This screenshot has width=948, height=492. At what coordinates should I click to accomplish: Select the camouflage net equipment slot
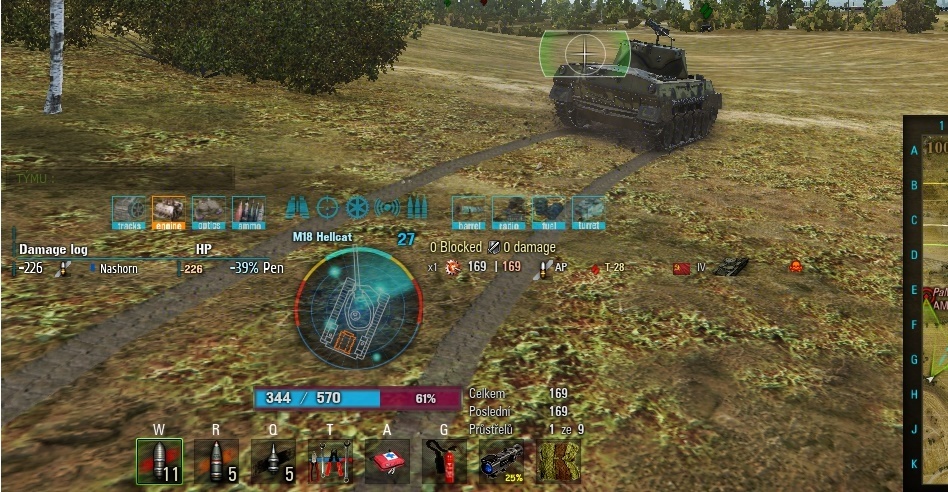point(558,462)
